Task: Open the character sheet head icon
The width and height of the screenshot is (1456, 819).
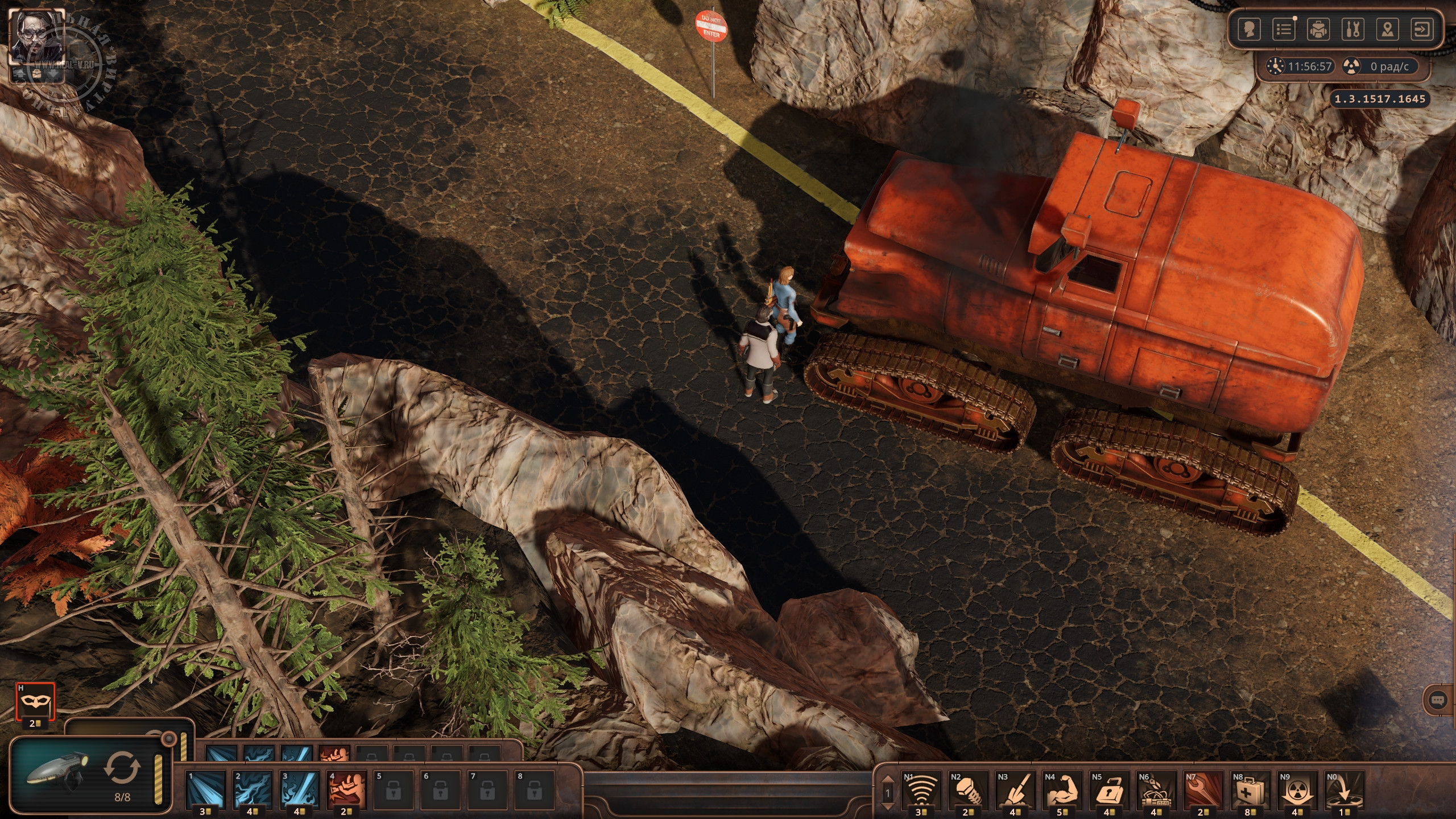Action: pos(1249,30)
